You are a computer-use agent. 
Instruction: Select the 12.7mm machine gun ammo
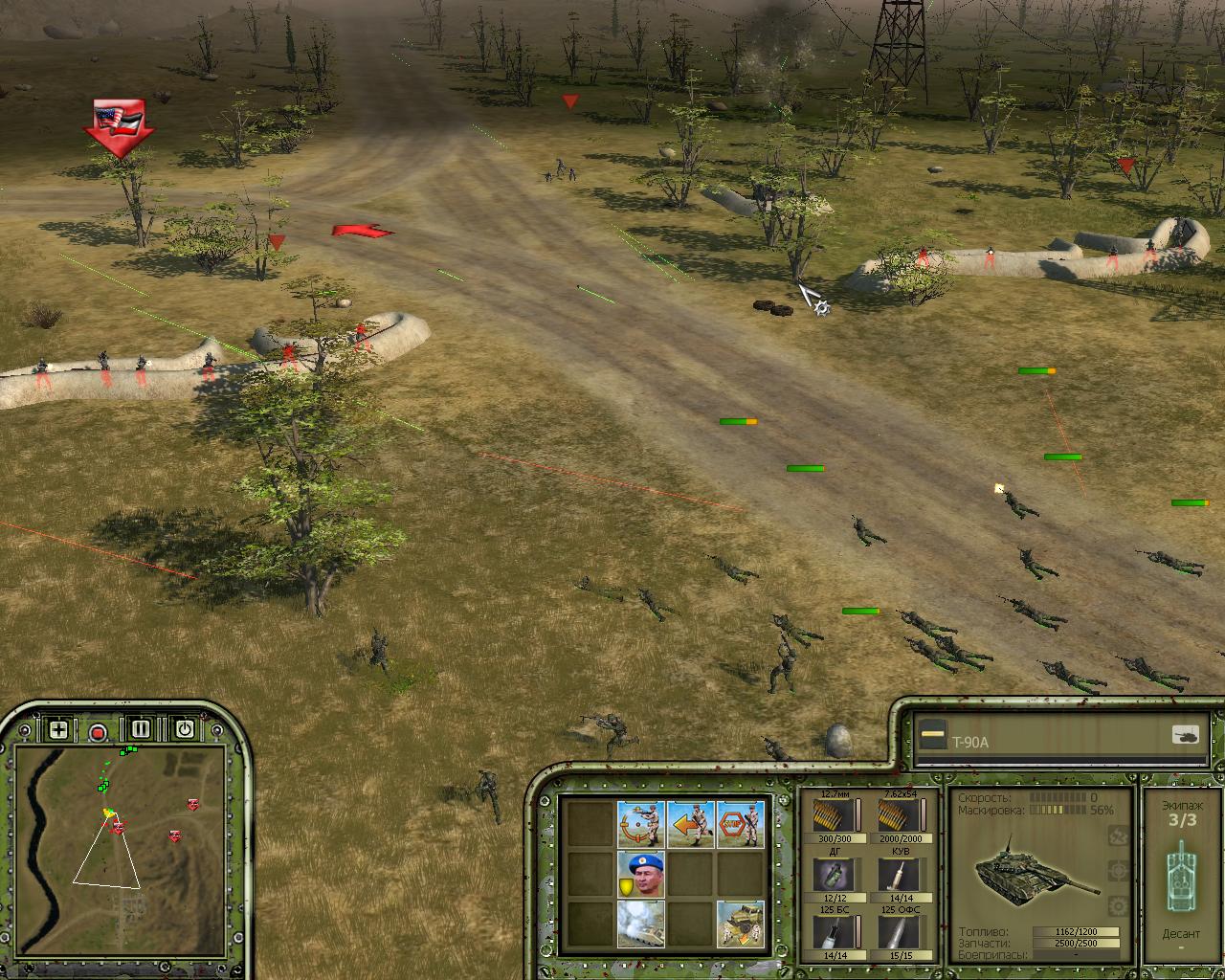829,815
